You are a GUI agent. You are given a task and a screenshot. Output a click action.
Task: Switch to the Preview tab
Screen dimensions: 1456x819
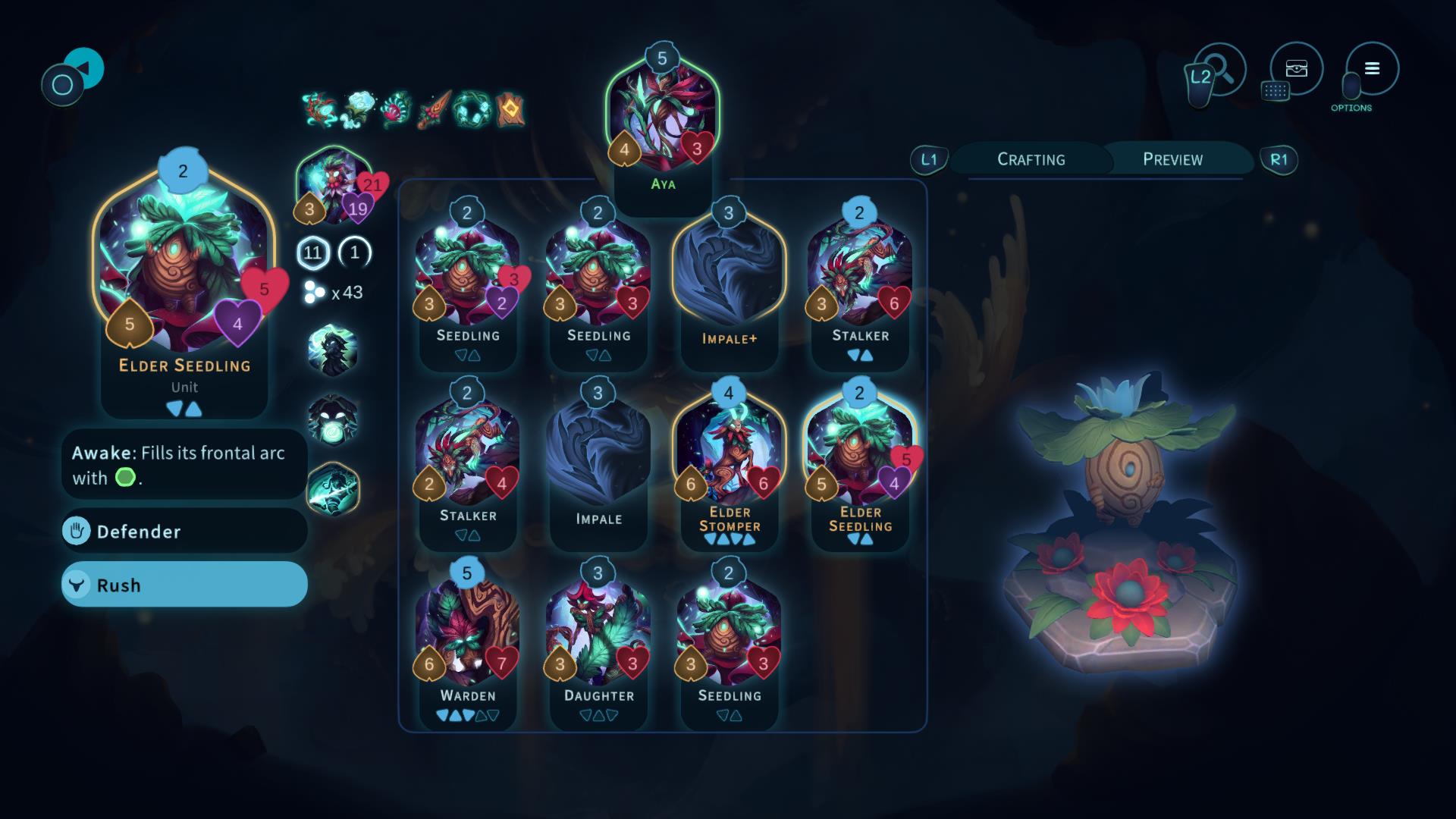pyautogui.click(x=1172, y=159)
